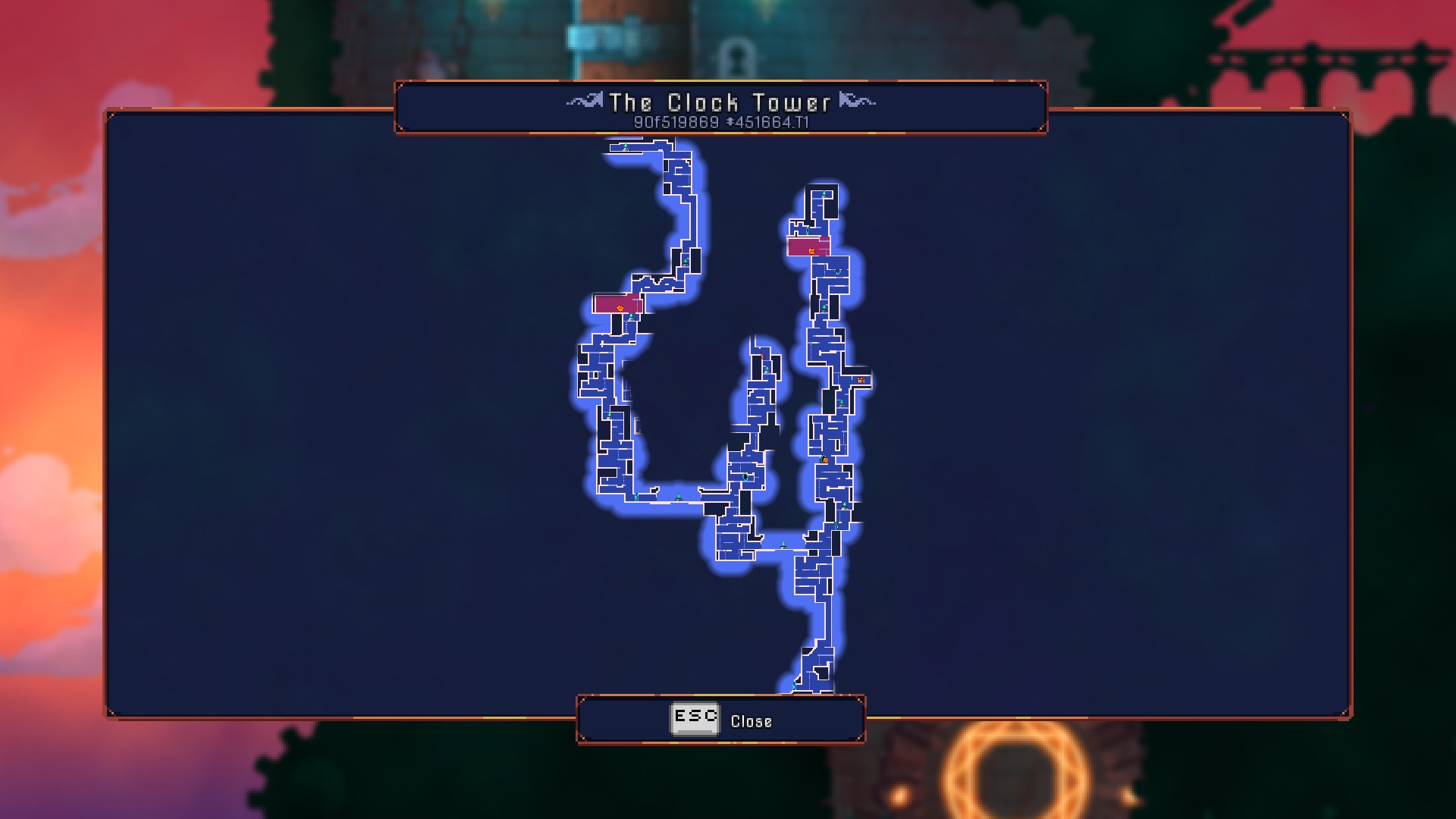
Task: Click the teleporter flag atop the upper-right tower
Action: [824, 194]
